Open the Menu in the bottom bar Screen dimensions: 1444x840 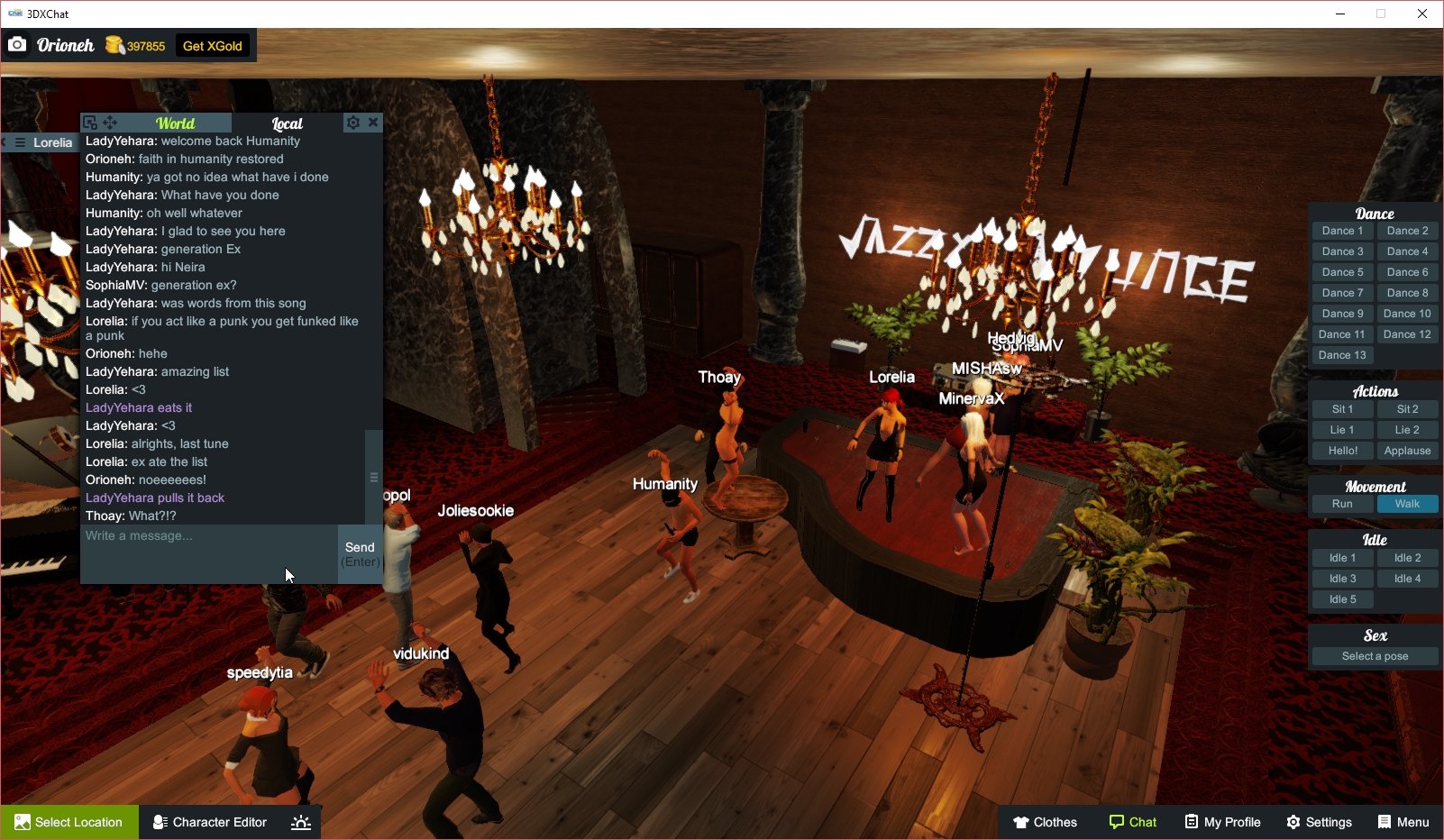[1403, 821]
